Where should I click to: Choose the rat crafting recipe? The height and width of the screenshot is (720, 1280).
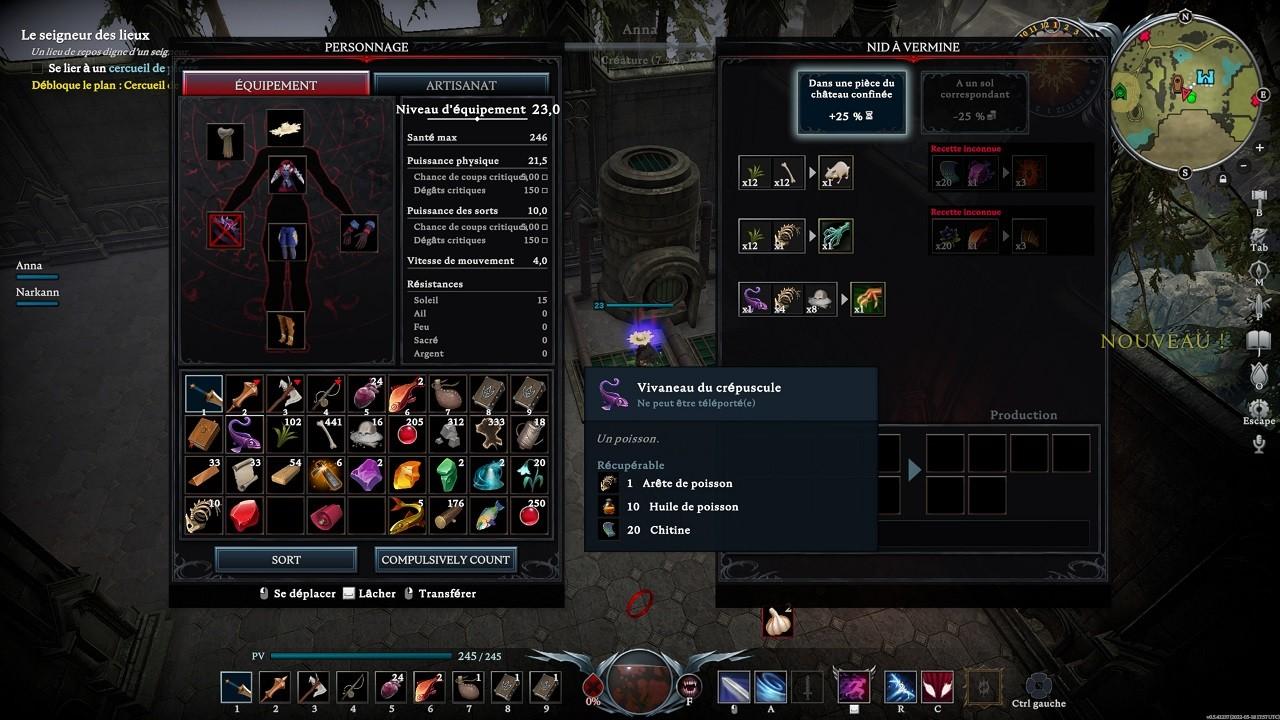tap(835, 173)
